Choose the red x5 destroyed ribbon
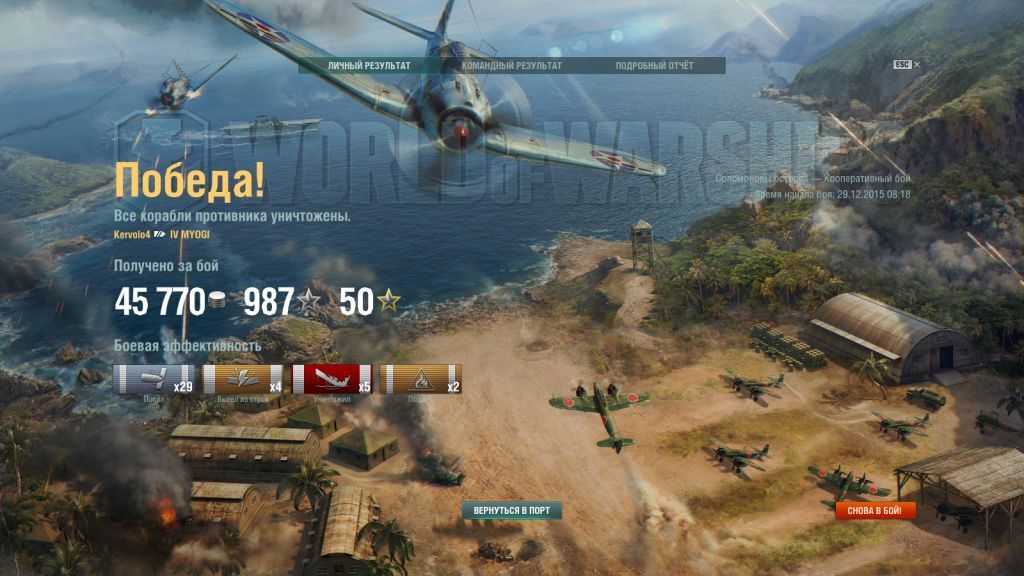Image resolution: width=1024 pixels, height=576 pixels. (x=333, y=380)
